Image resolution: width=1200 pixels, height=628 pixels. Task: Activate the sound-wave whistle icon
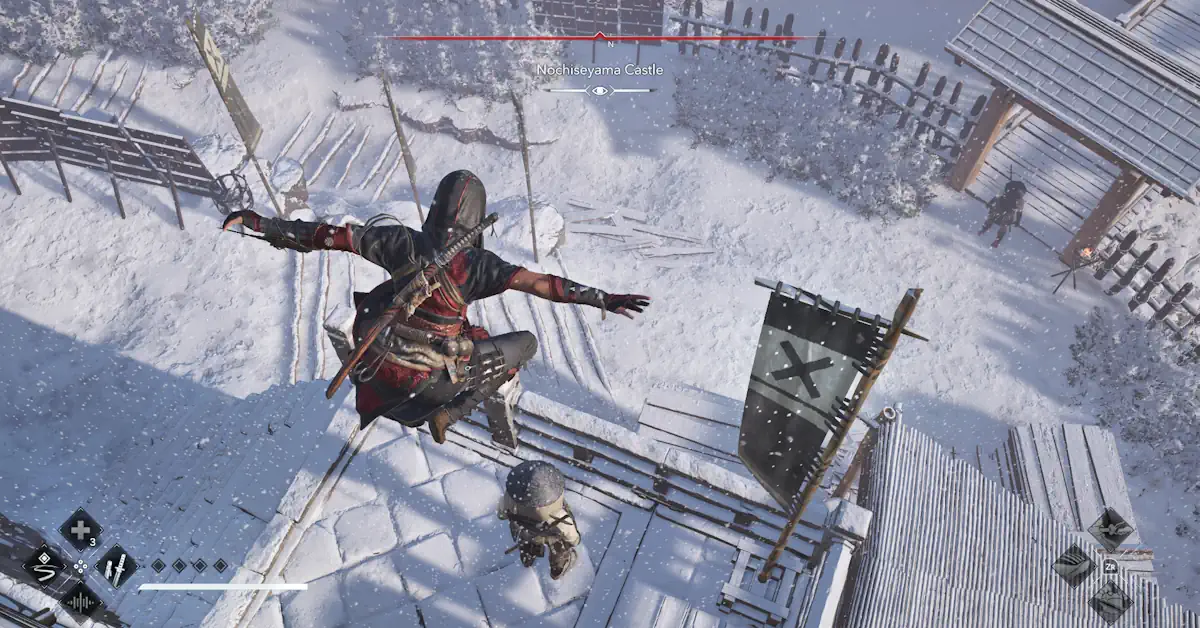[80, 602]
